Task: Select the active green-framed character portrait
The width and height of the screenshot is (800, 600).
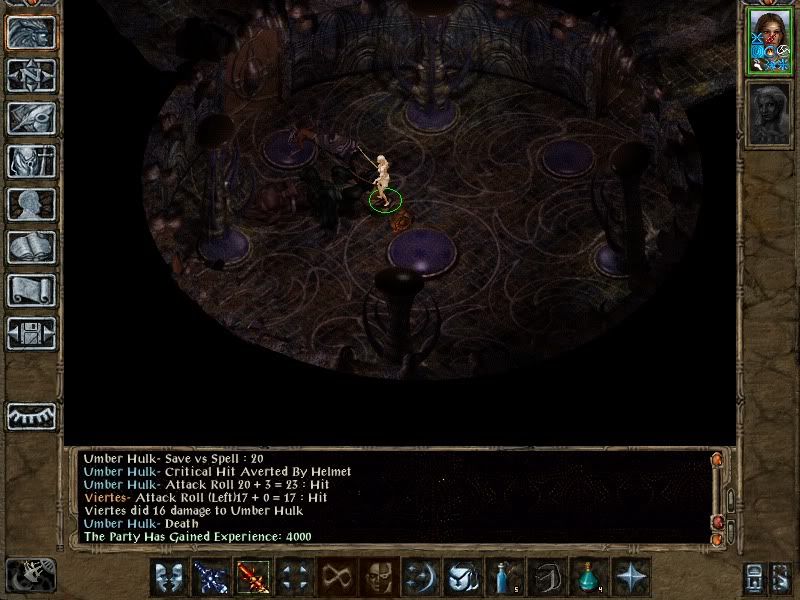Action: tap(768, 42)
